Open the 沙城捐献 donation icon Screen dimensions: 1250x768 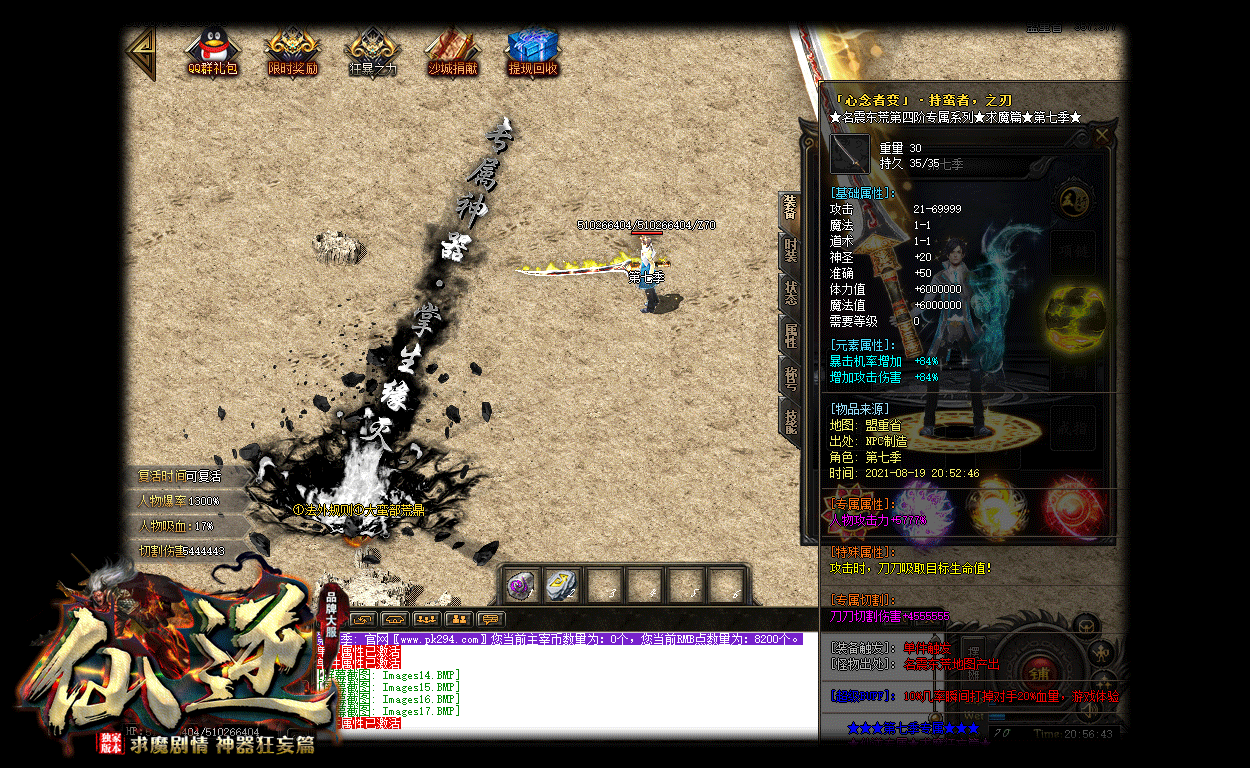(452, 52)
